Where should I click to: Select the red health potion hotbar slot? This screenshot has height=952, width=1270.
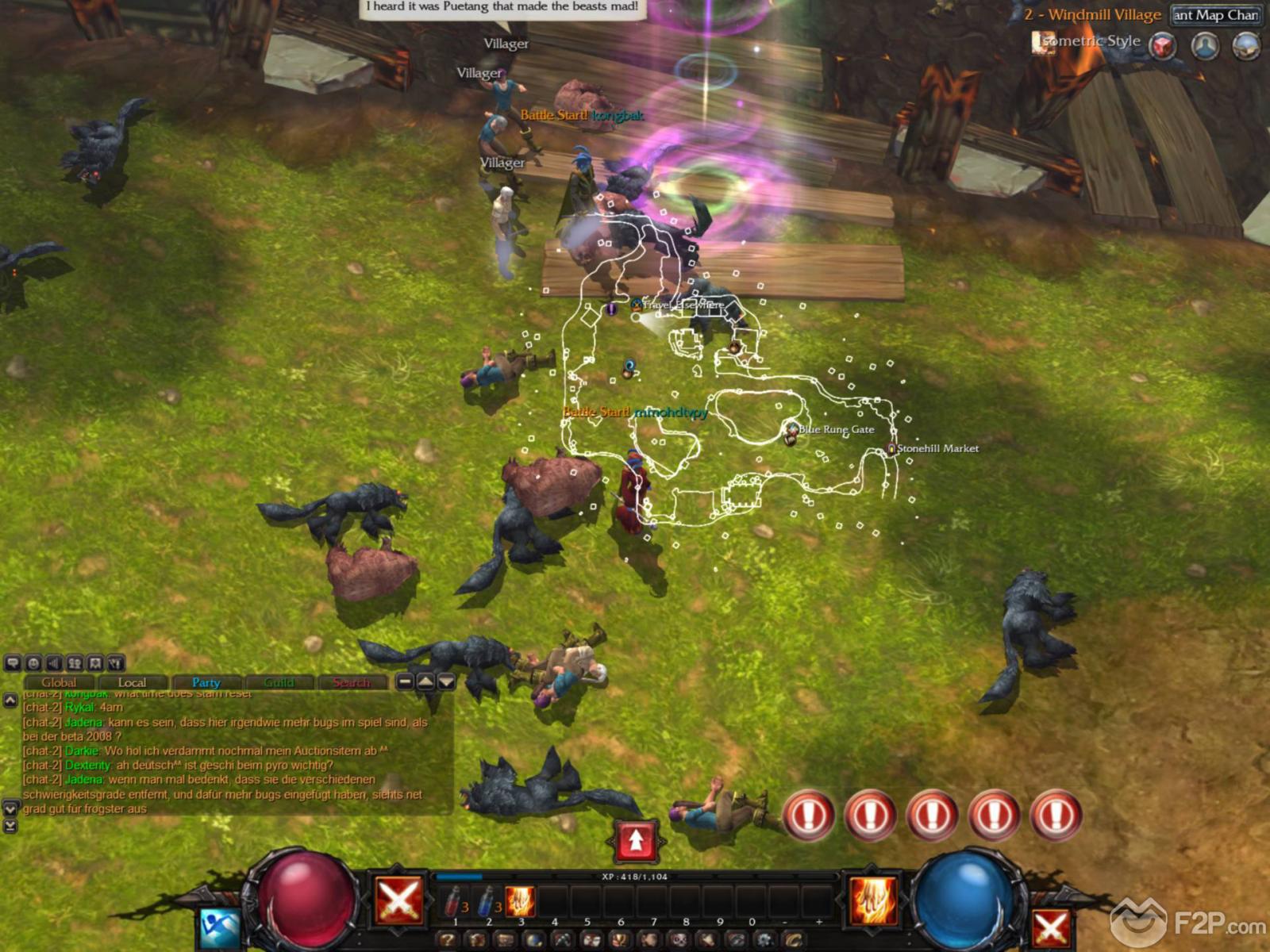[453, 902]
